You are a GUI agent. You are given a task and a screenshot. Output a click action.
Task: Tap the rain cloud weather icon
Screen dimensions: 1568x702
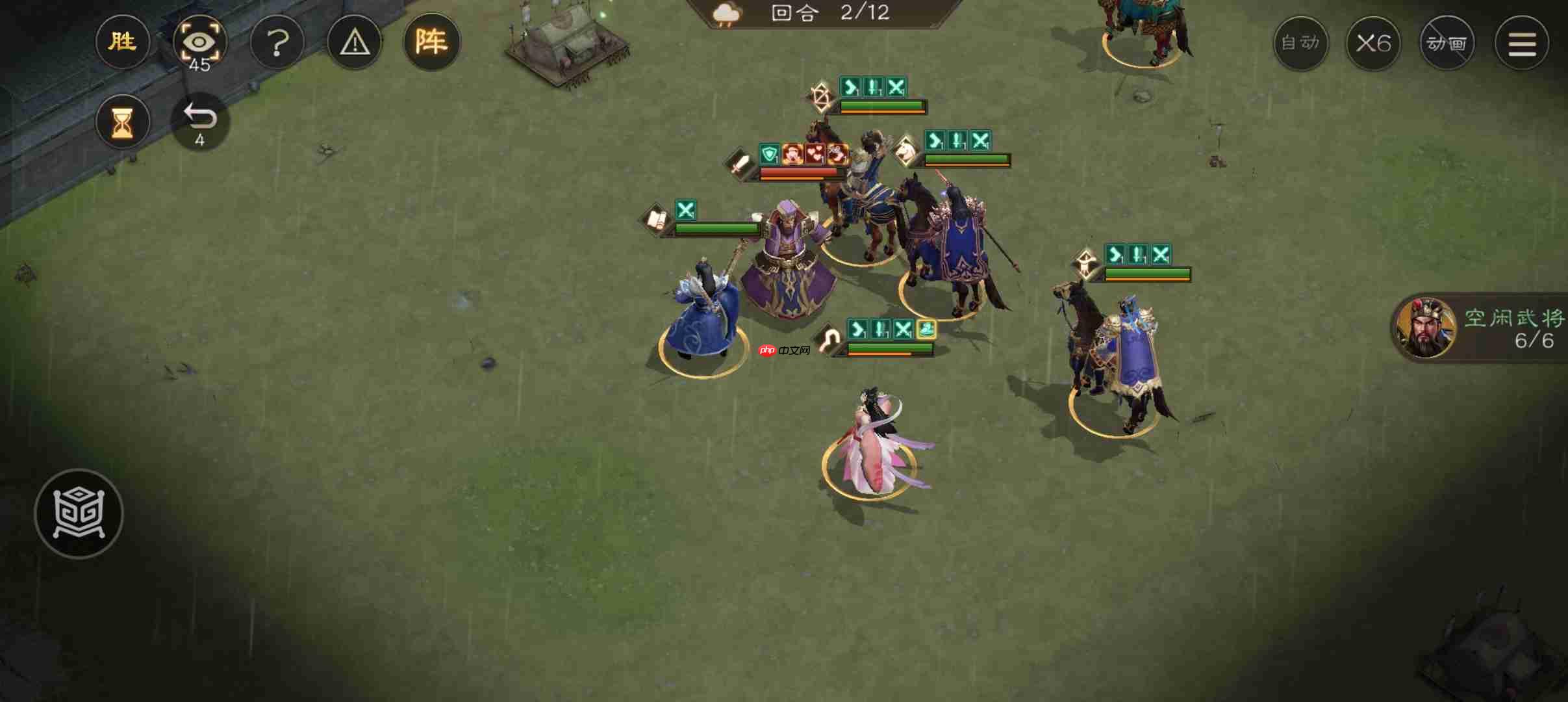[727, 13]
